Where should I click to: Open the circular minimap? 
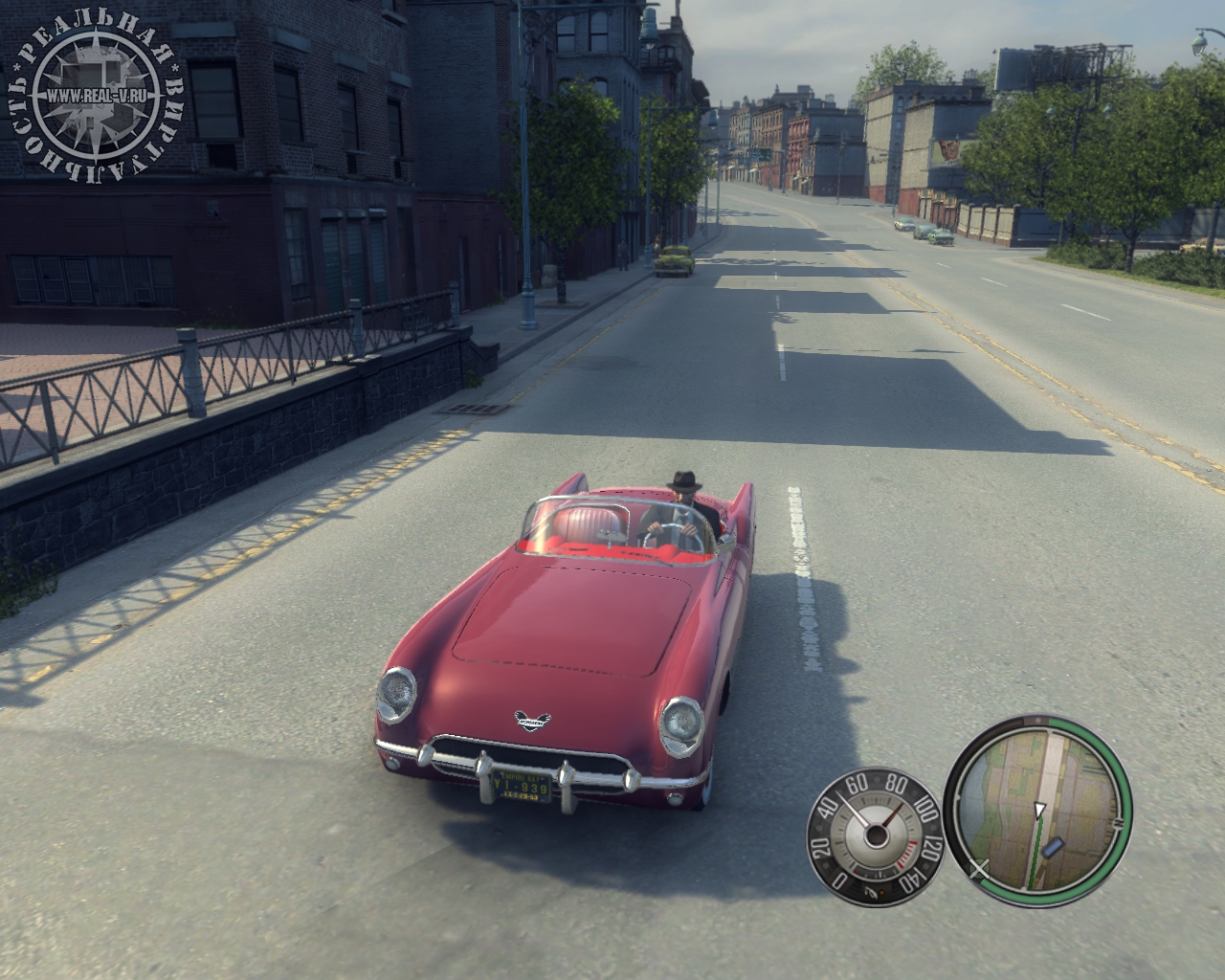coord(1038,811)
